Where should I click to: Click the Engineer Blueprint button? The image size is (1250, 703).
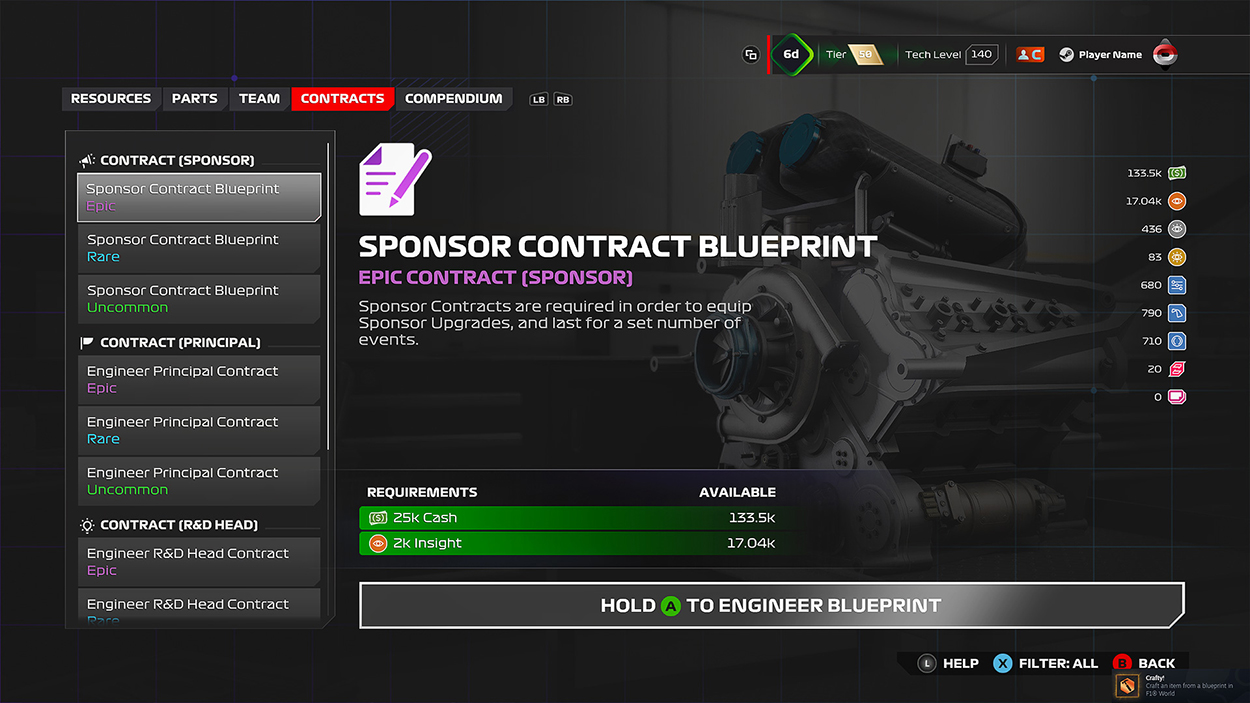pos(771,605)
